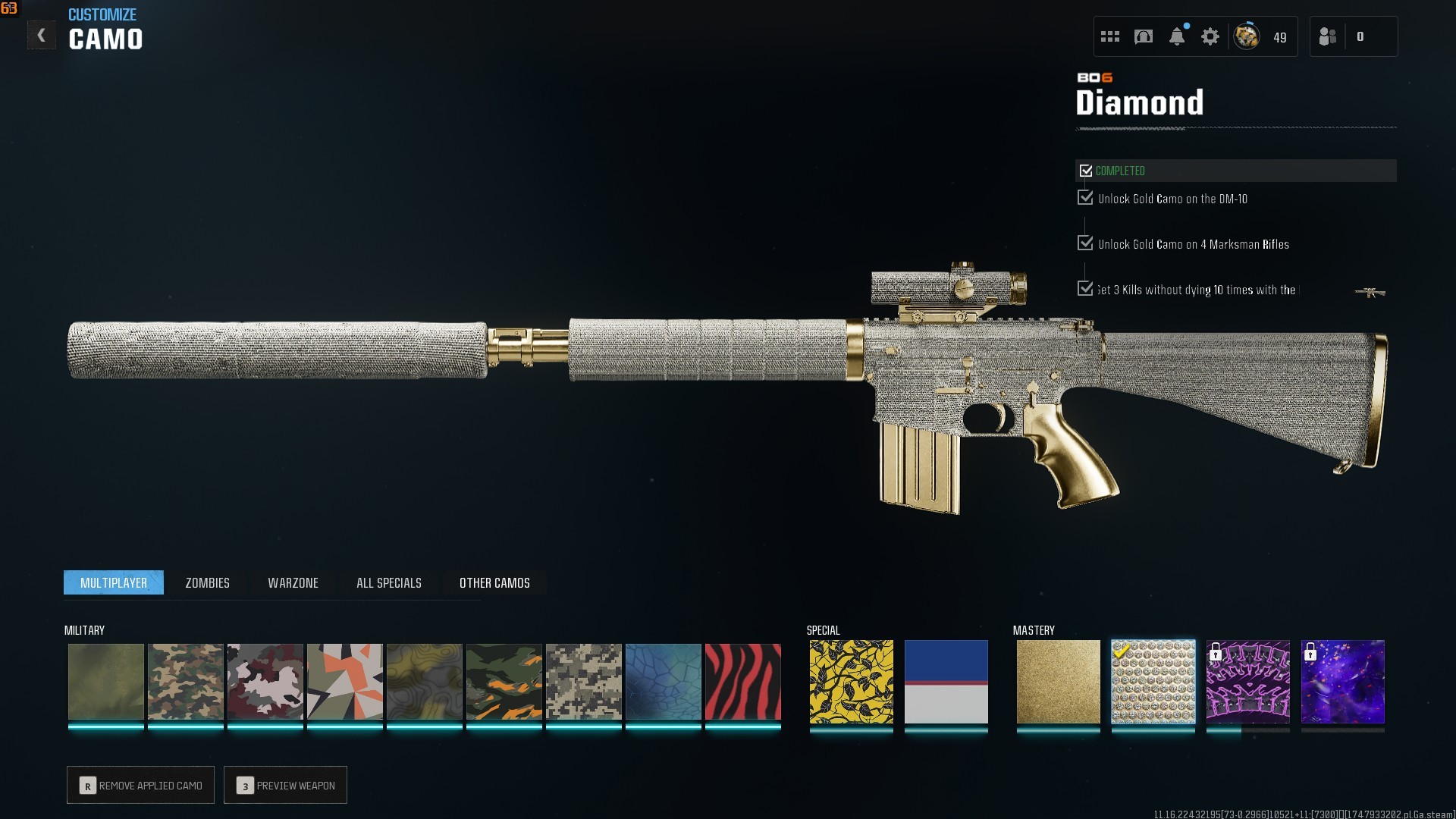This screenshot has height=819, width=1456.
Task: Apply the yellow leaf special camo
Action: point(851,682)
